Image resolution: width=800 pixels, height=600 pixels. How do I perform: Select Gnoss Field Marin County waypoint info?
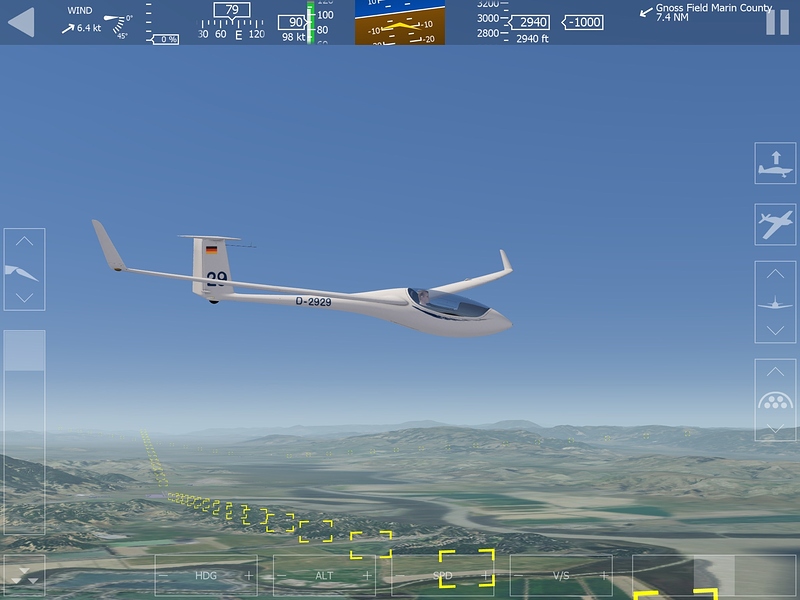pos(700,12)
